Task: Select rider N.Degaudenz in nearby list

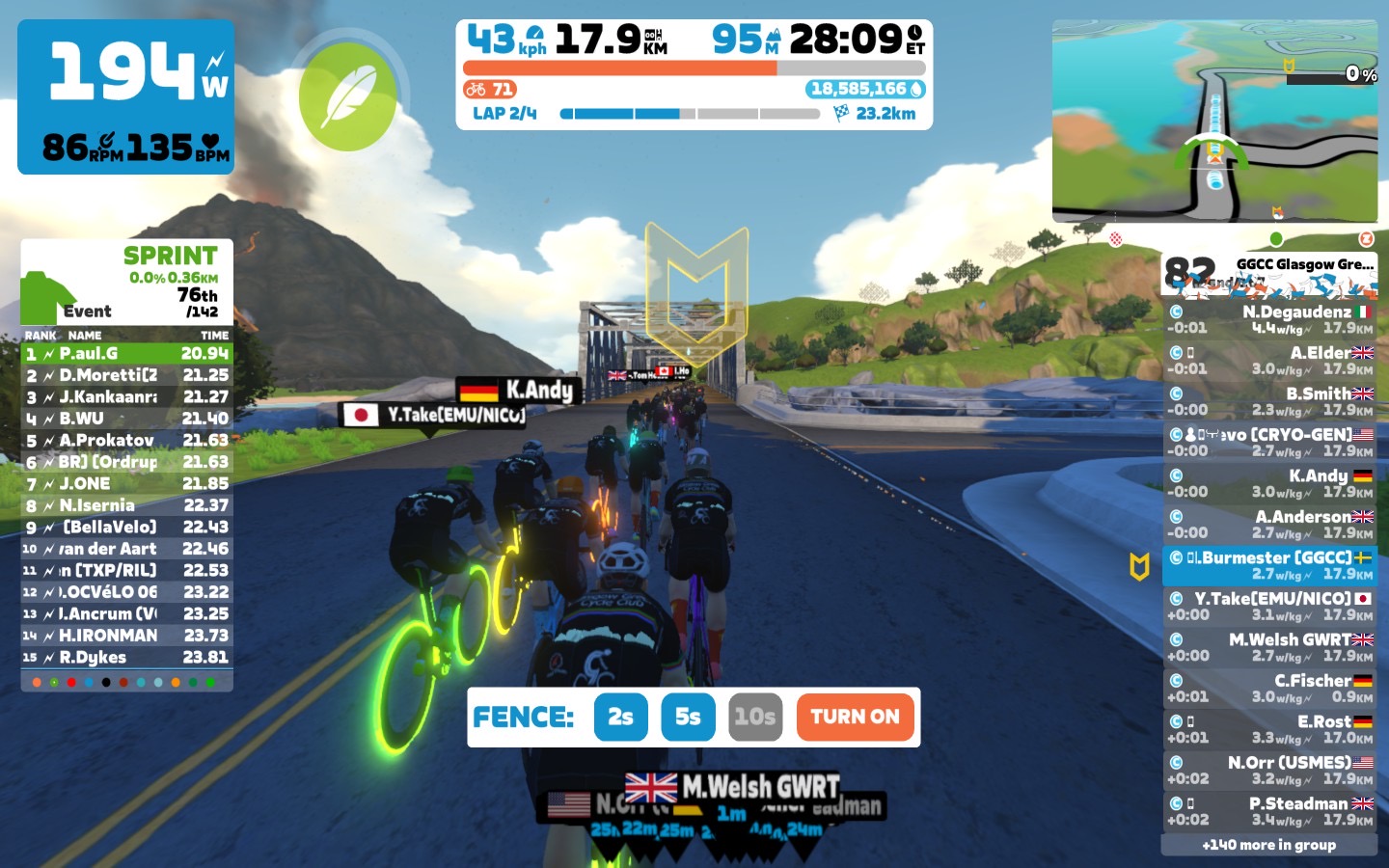Action: 1268,319
